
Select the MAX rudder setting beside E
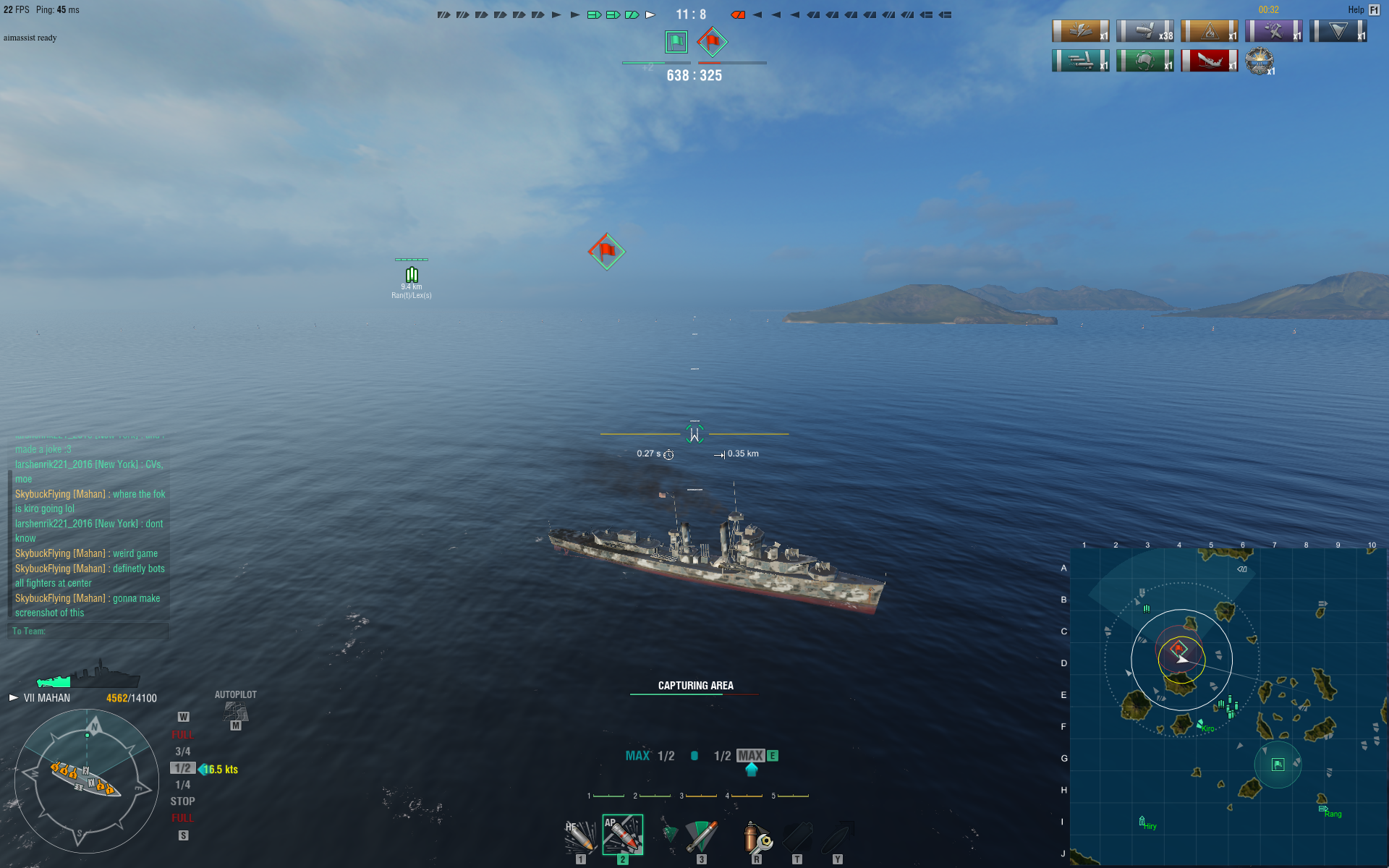coord(750,756)
